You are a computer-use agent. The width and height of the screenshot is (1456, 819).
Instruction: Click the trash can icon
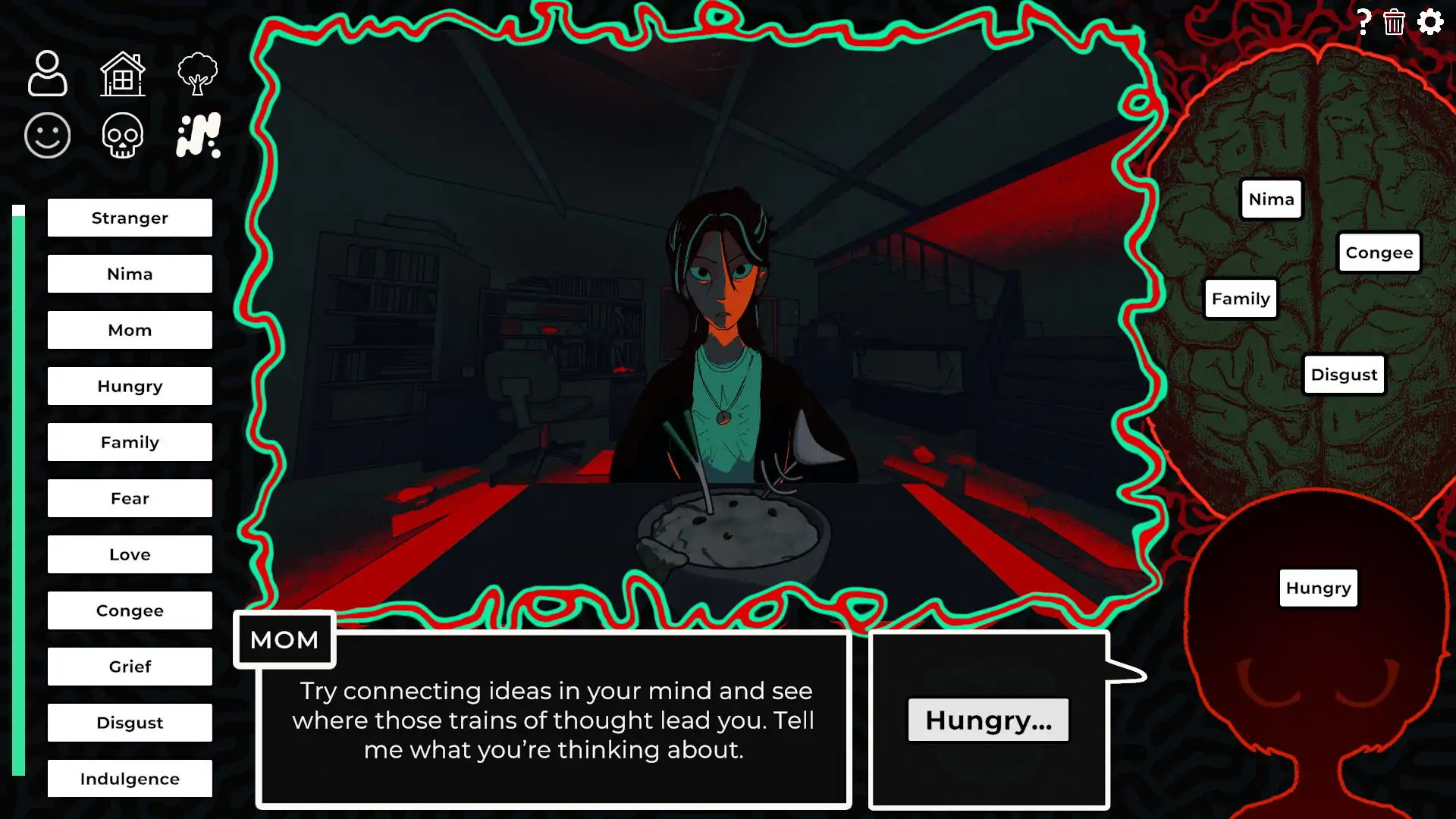pos(1394,22)
